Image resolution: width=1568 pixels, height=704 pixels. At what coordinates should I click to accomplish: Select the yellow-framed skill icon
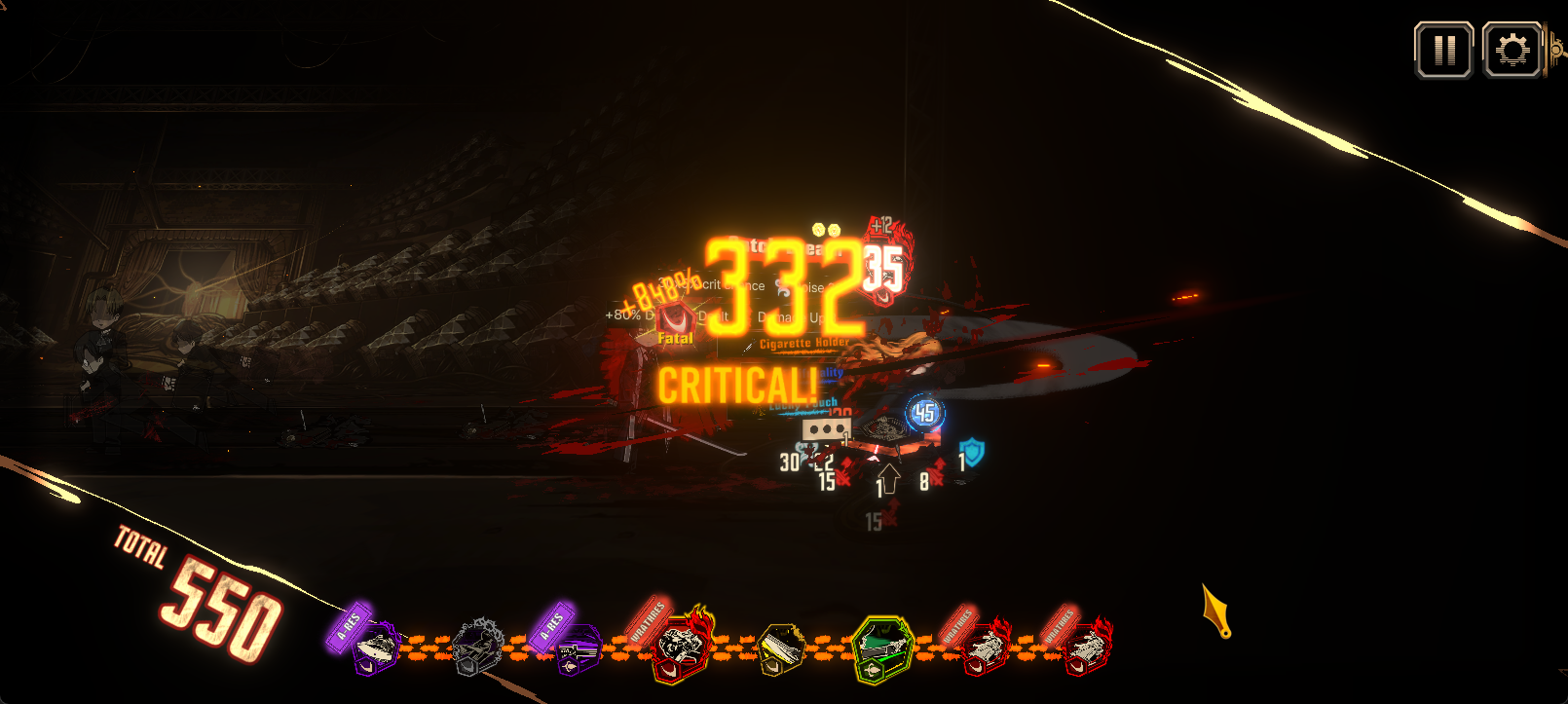[781, 649]
